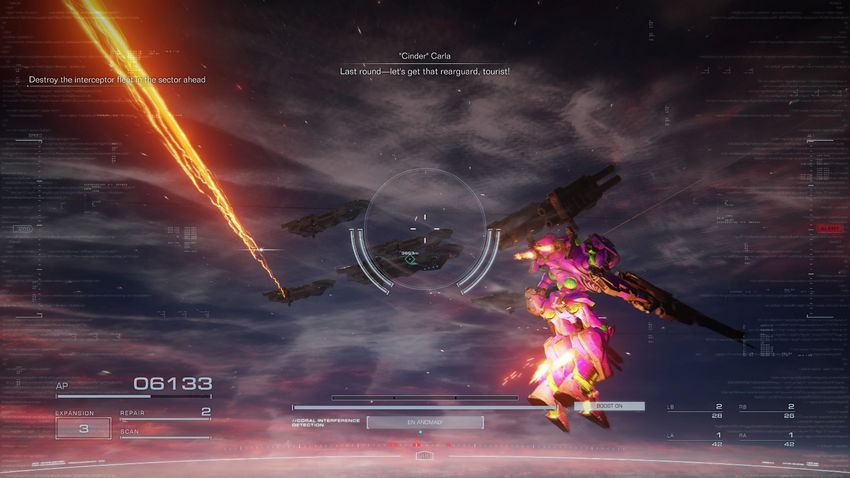Use a Repair kit

[x=165, y=413]
